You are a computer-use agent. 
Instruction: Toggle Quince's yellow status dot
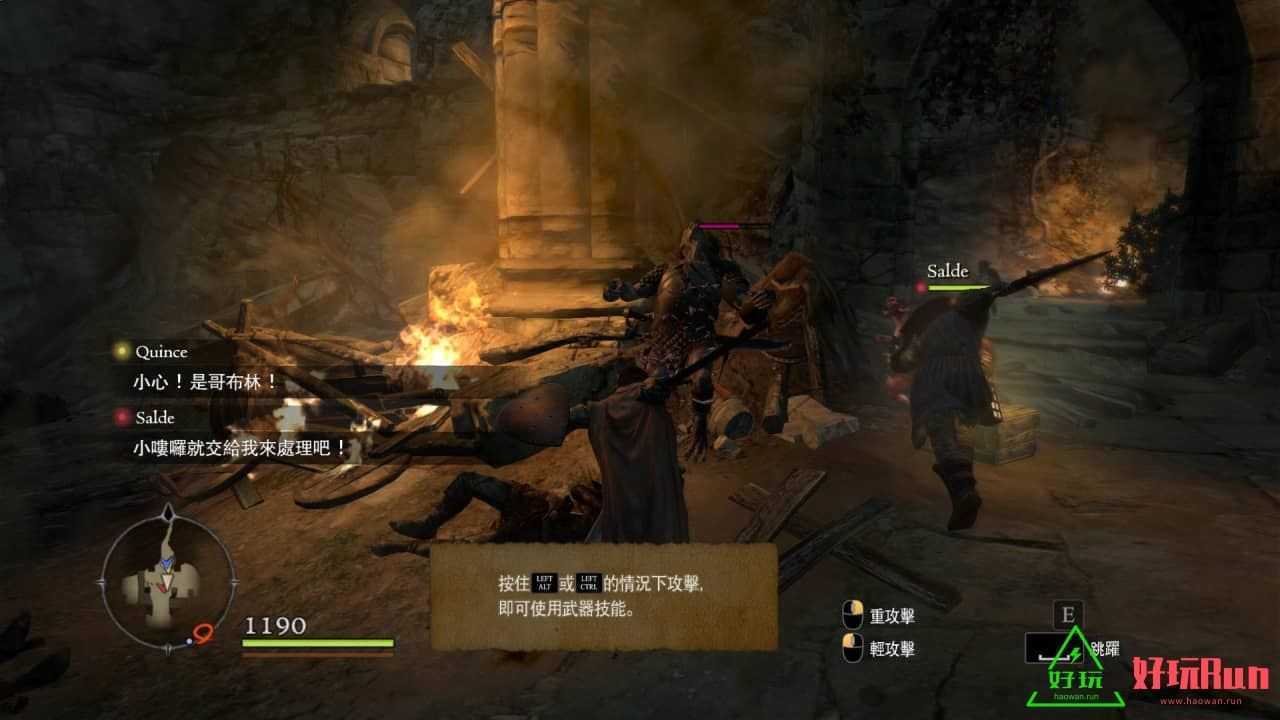pyautogui.click(x=119, y=352)
